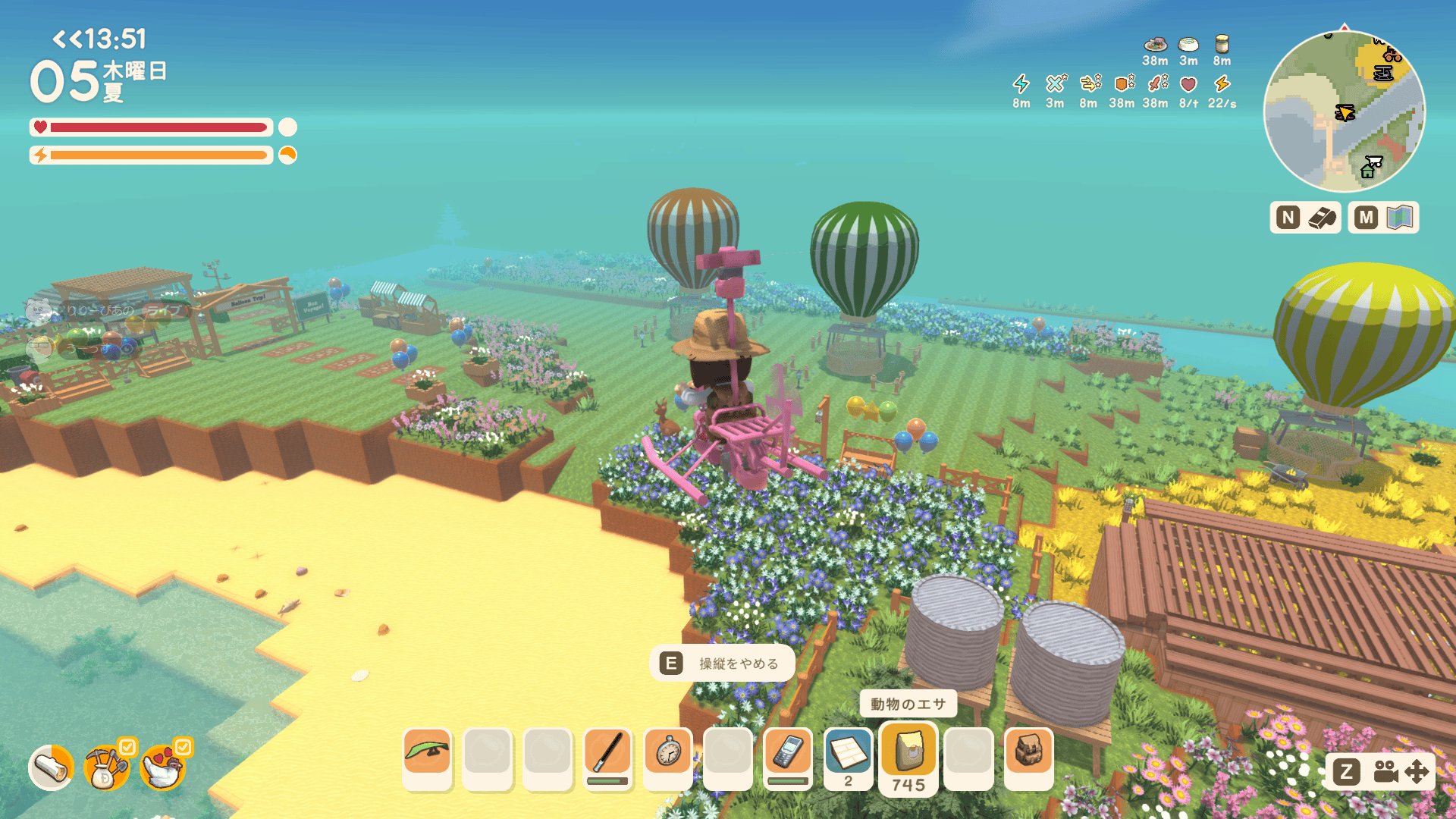Open the chicken with hearts task
This screenshot has height=819, width=1456.
(163, 767)
